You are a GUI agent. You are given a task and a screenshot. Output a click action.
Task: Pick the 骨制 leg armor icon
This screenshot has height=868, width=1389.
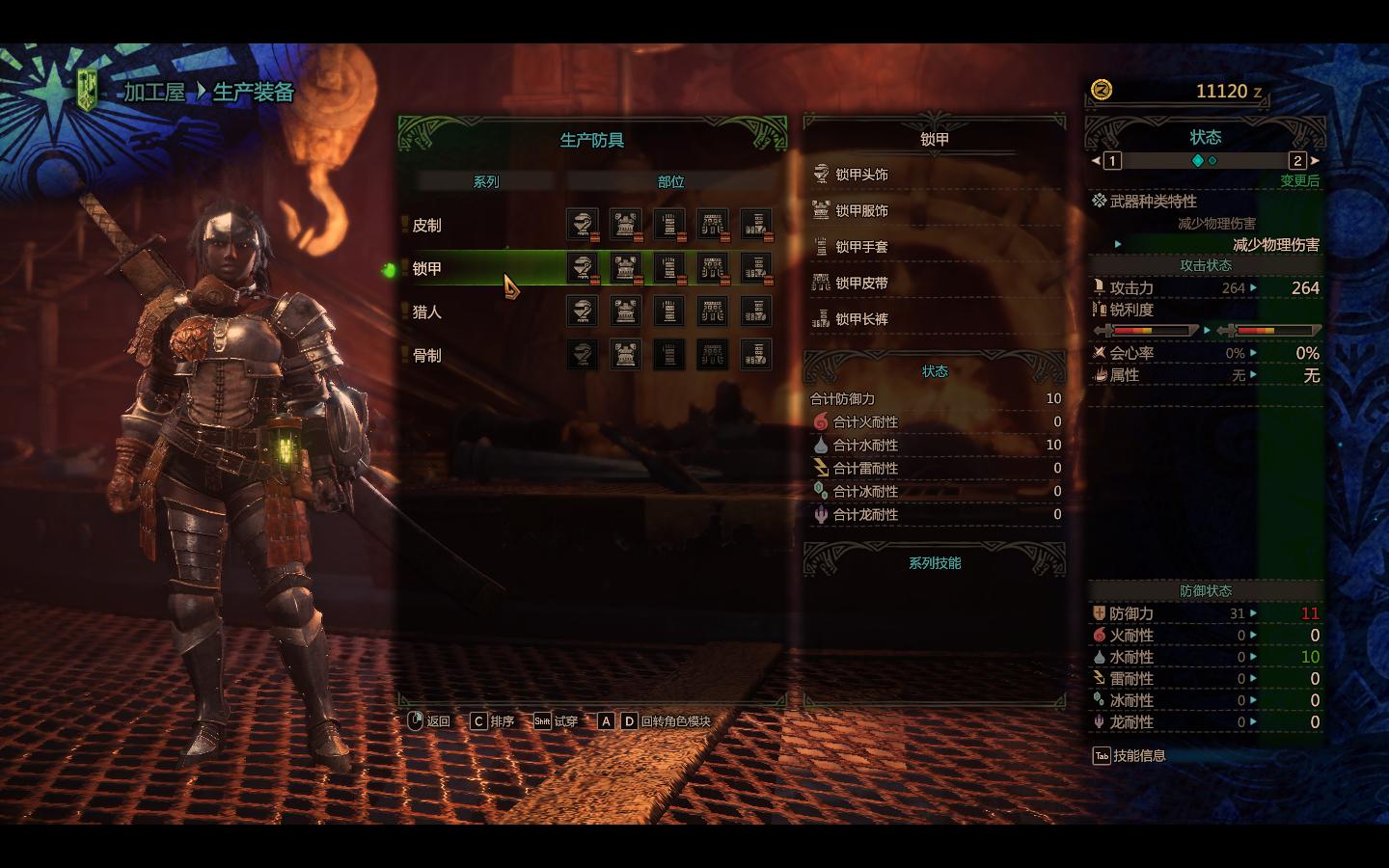coord(755,355)
